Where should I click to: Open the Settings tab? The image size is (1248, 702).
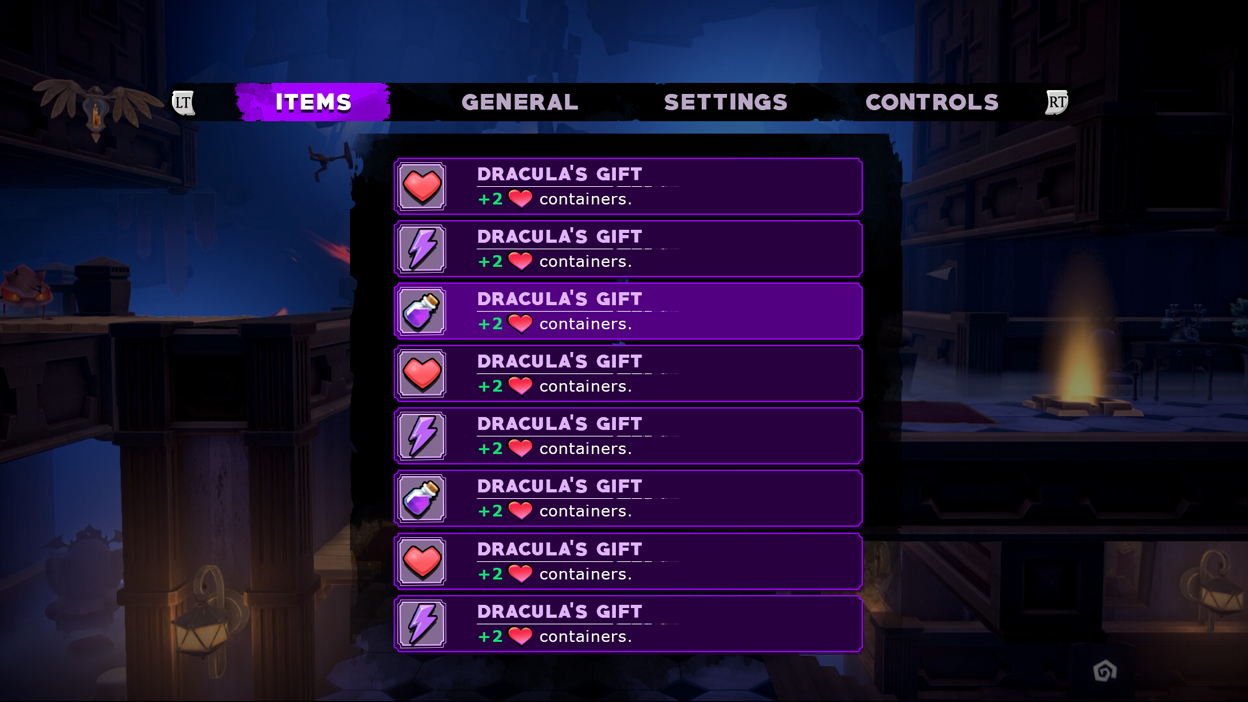coord(725,102)
